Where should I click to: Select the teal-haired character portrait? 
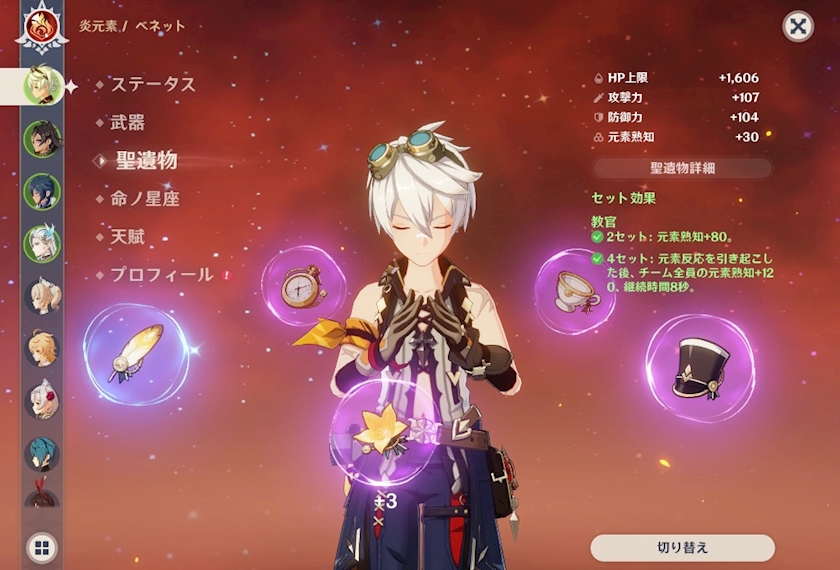click(x=42, y=452)
